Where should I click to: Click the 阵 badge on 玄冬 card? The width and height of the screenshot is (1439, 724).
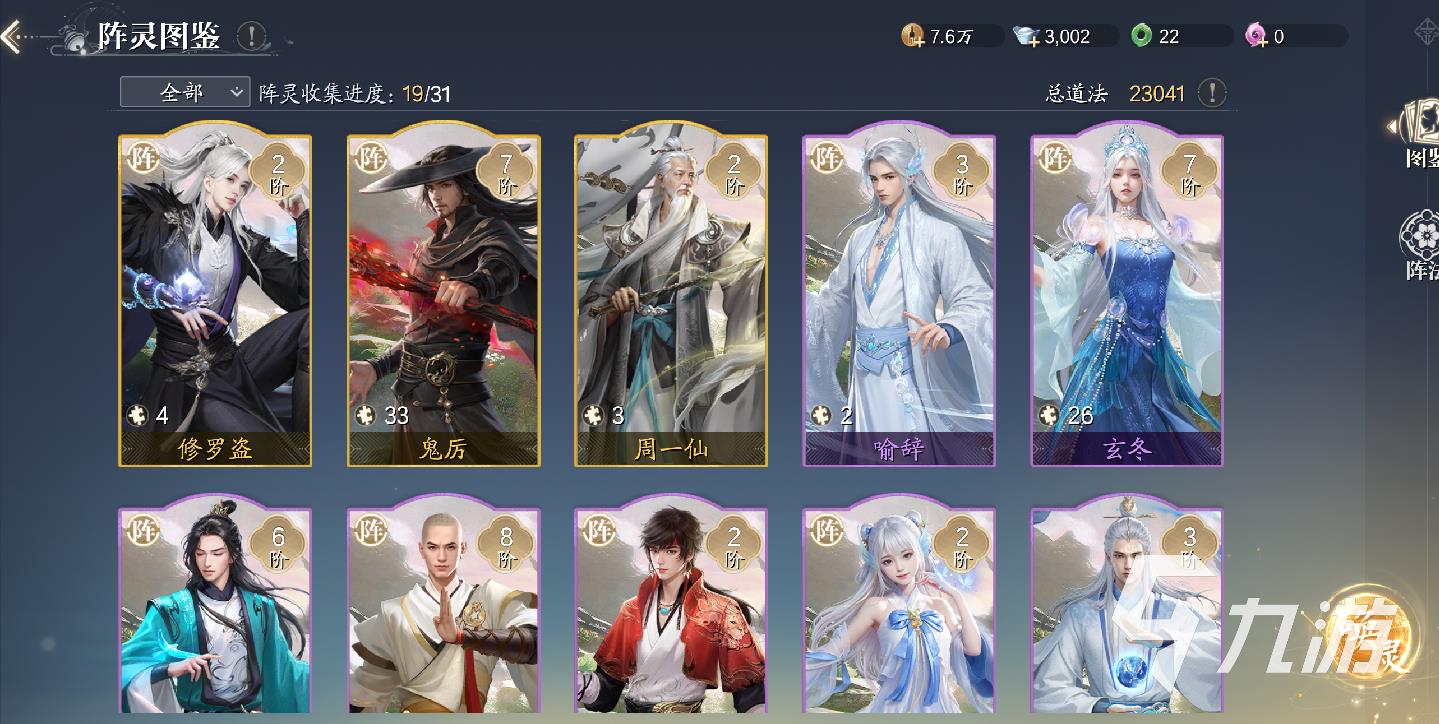coord(1053,157)
